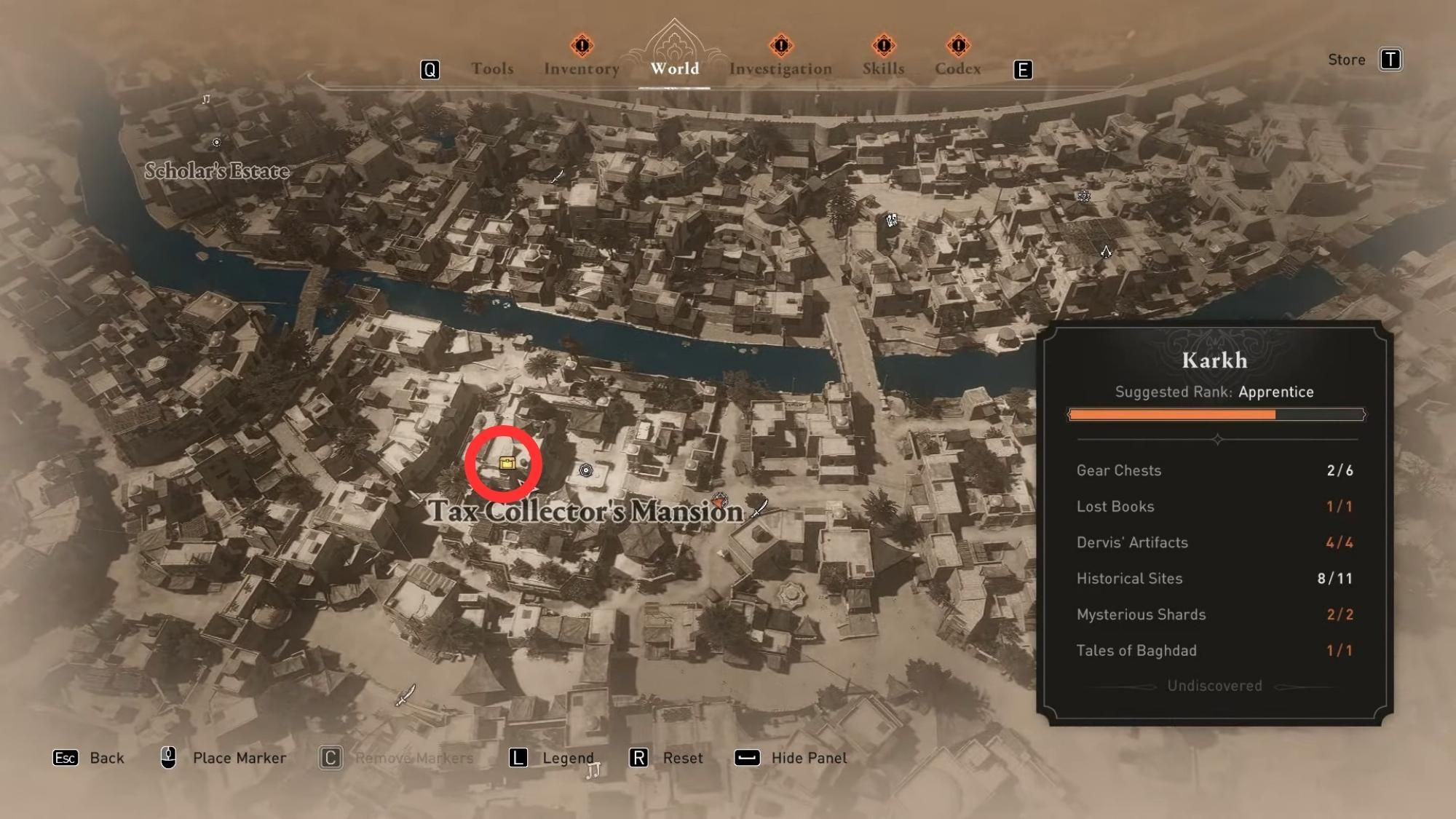Open the Codex tab
This screenshot has height=819, width=1456.
tap(957, 68)
